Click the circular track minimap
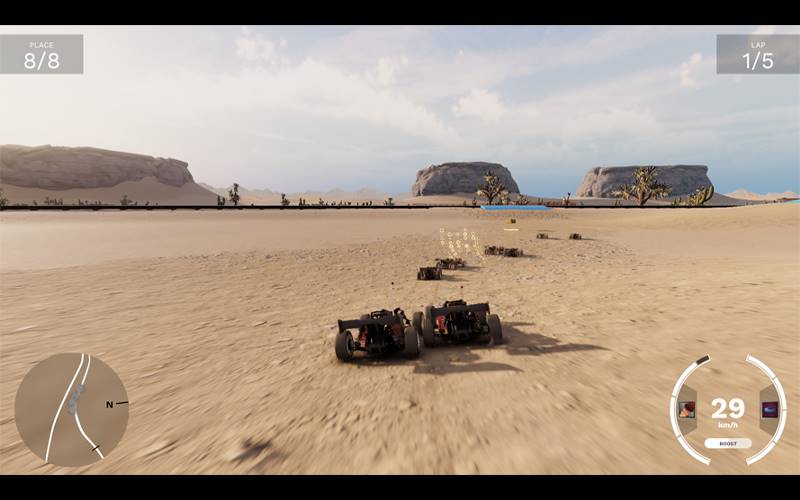 point(72,409)
